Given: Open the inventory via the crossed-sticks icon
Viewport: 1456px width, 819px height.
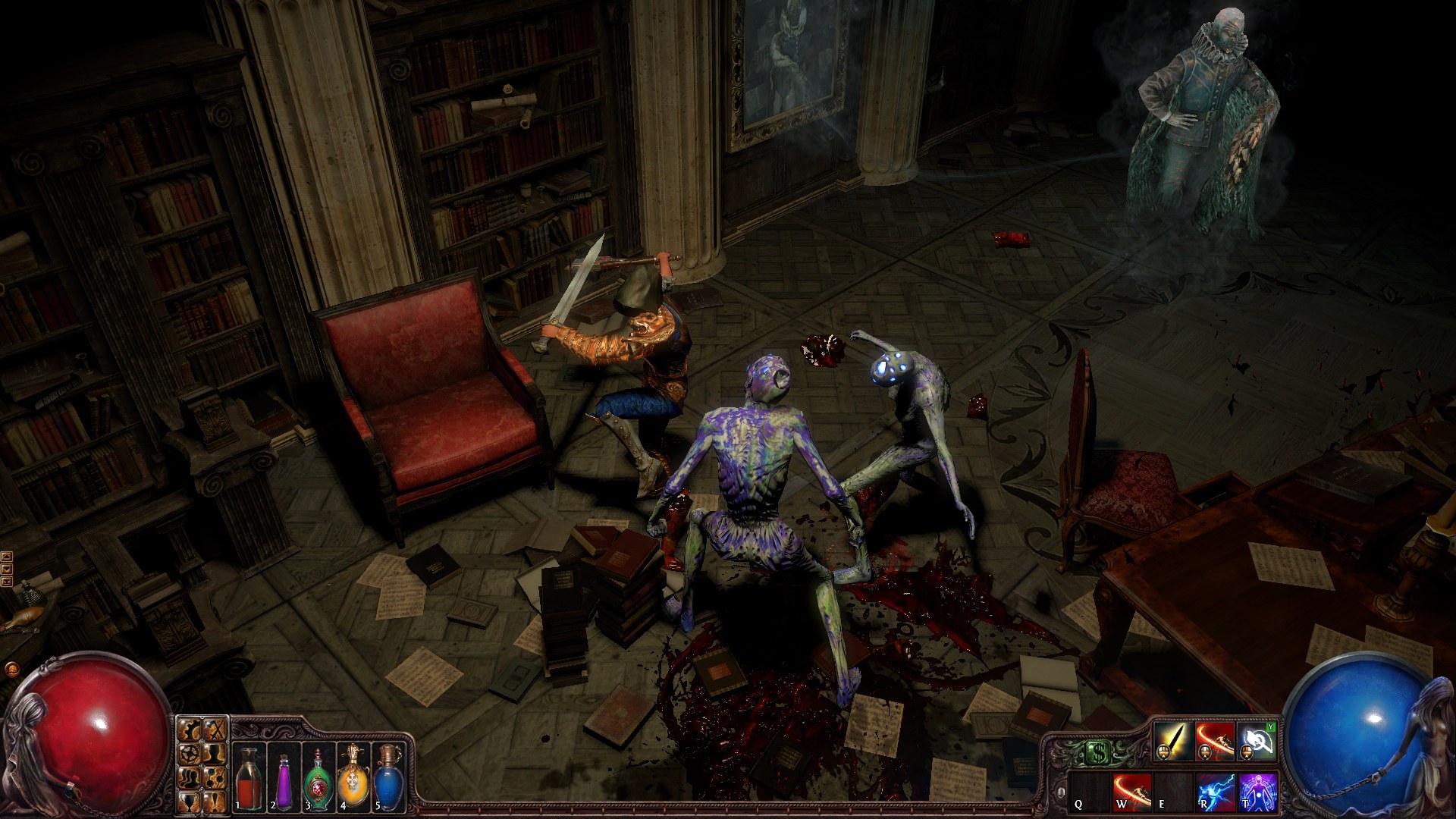Looking at the screenshot, I should click(x=213, y=730).
